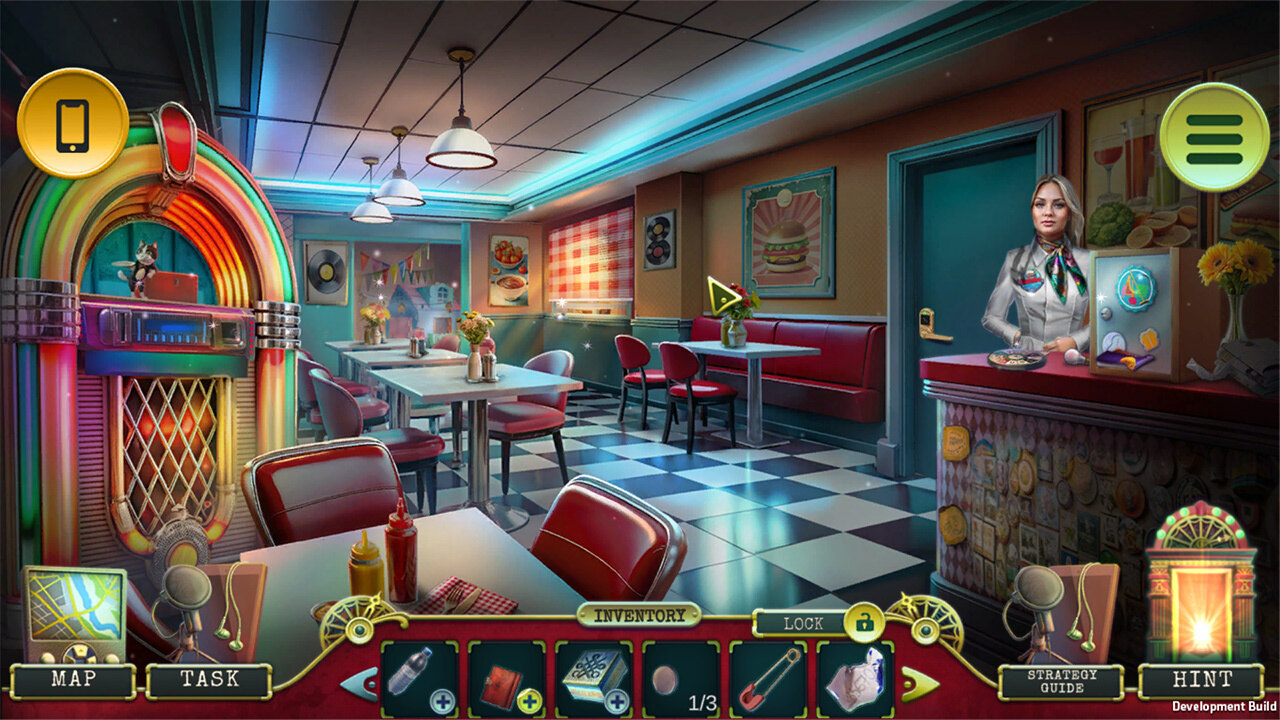
Task: Choose the ornate box in inventory
Action: (594, 678)
